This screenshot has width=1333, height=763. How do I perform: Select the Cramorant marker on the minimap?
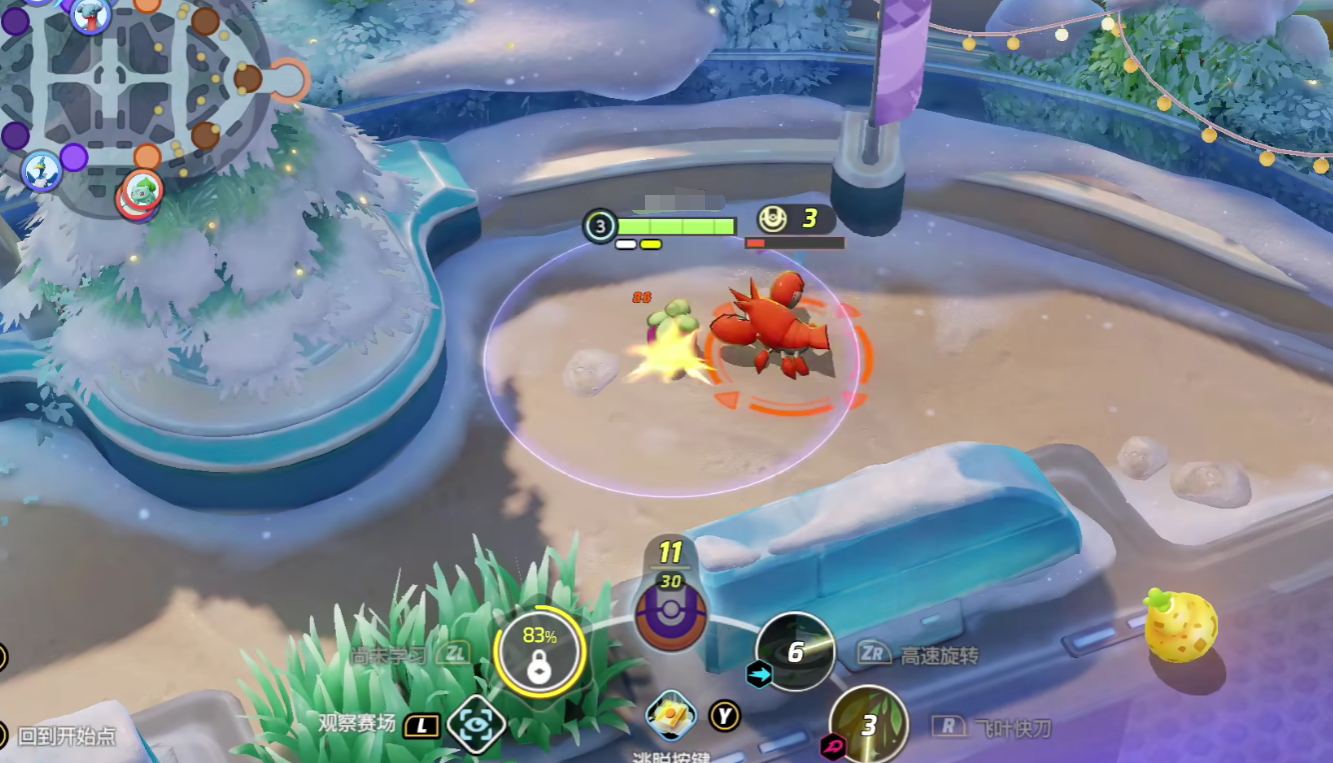pos(42,170)
